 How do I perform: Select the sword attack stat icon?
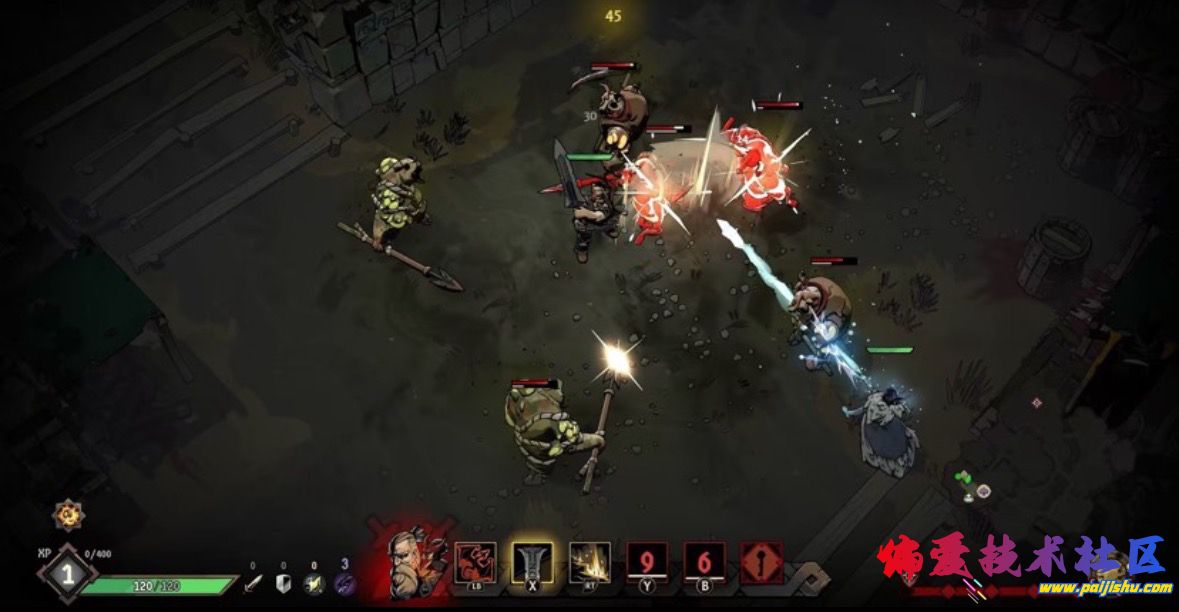[x=254, y=583]
